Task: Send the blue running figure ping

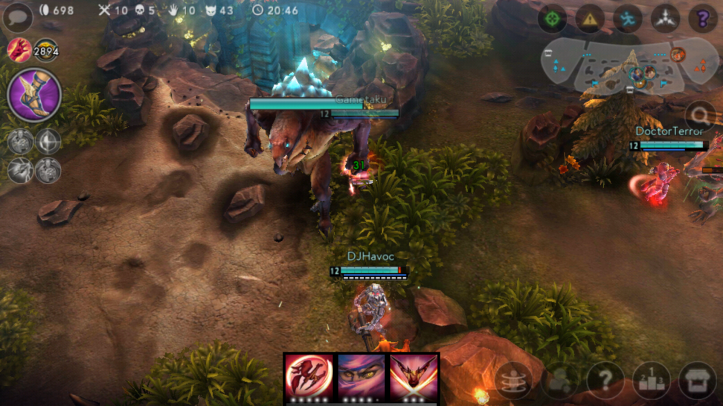Action: [627, 18]
